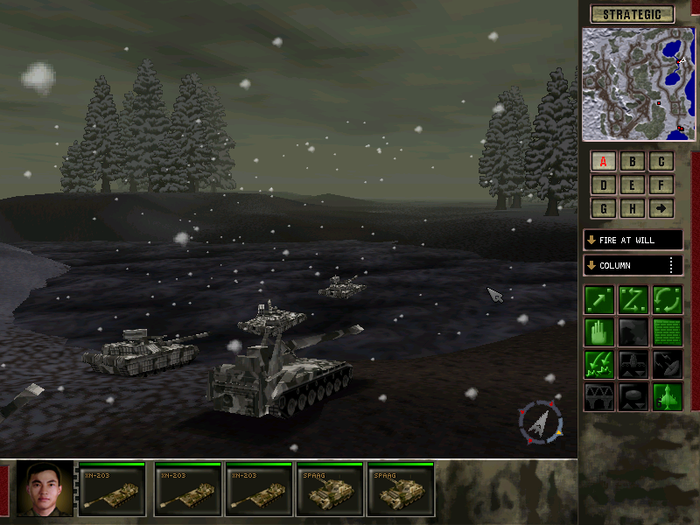Image resolution: width=700 pixels, height=525 pixels.
Task: Show next groups with arrow button
Action: tap(661, 208)
